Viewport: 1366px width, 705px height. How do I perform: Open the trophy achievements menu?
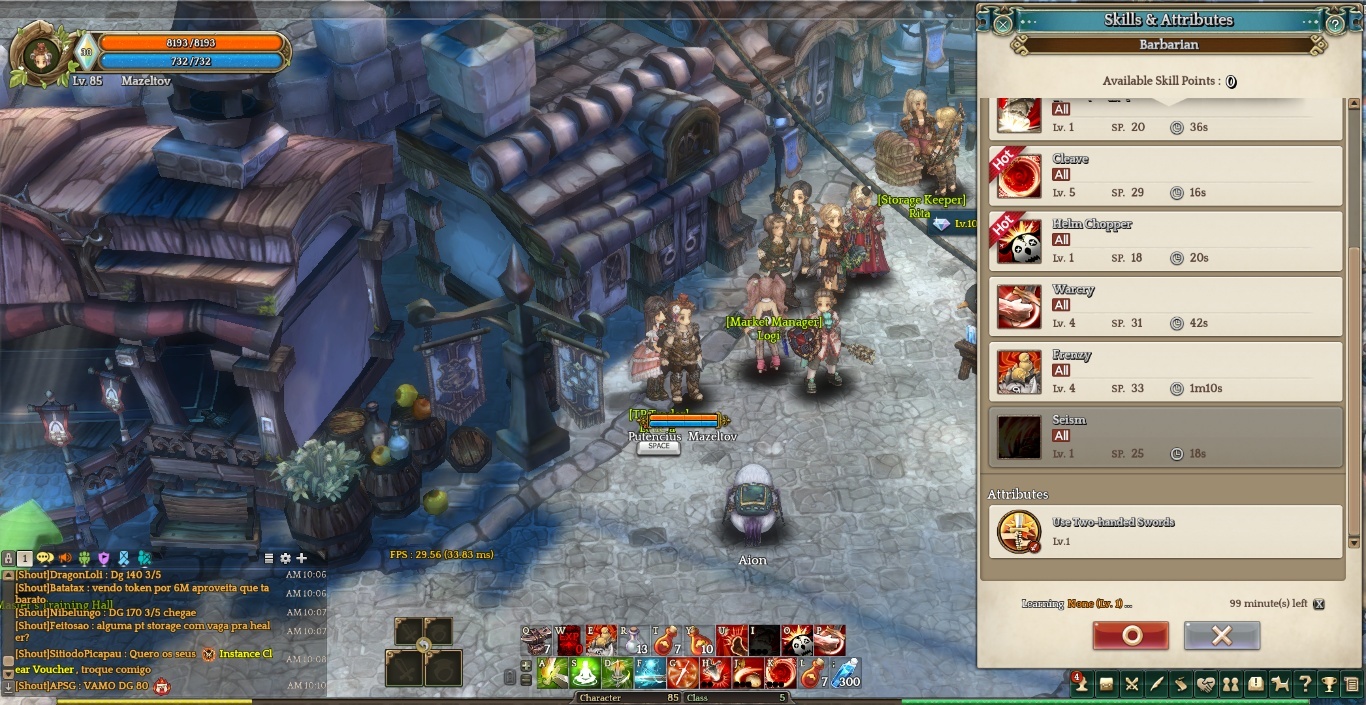[1328, 685]
